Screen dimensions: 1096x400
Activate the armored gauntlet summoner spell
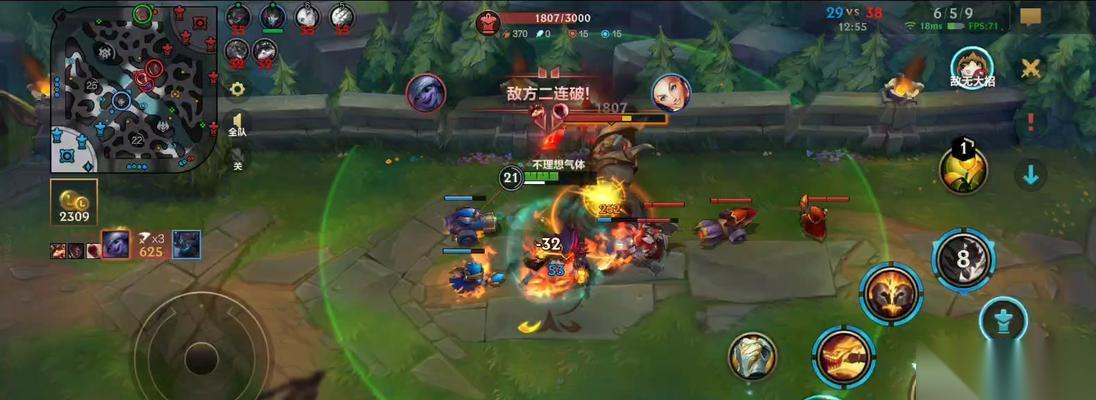point(752,357)
